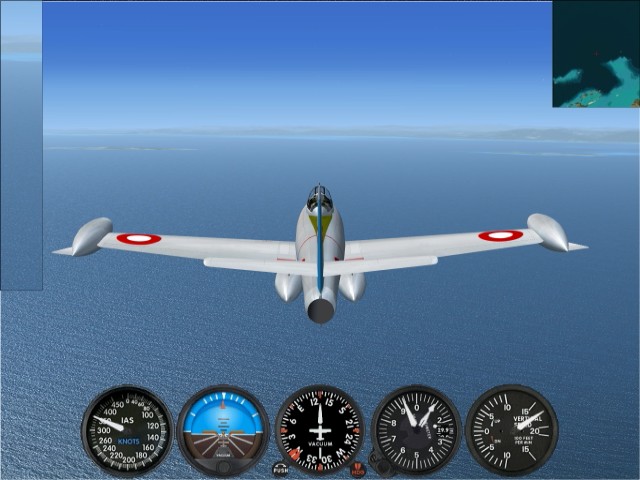
Task: Open the minimap in the corner
Action: [x=596, y=54]
